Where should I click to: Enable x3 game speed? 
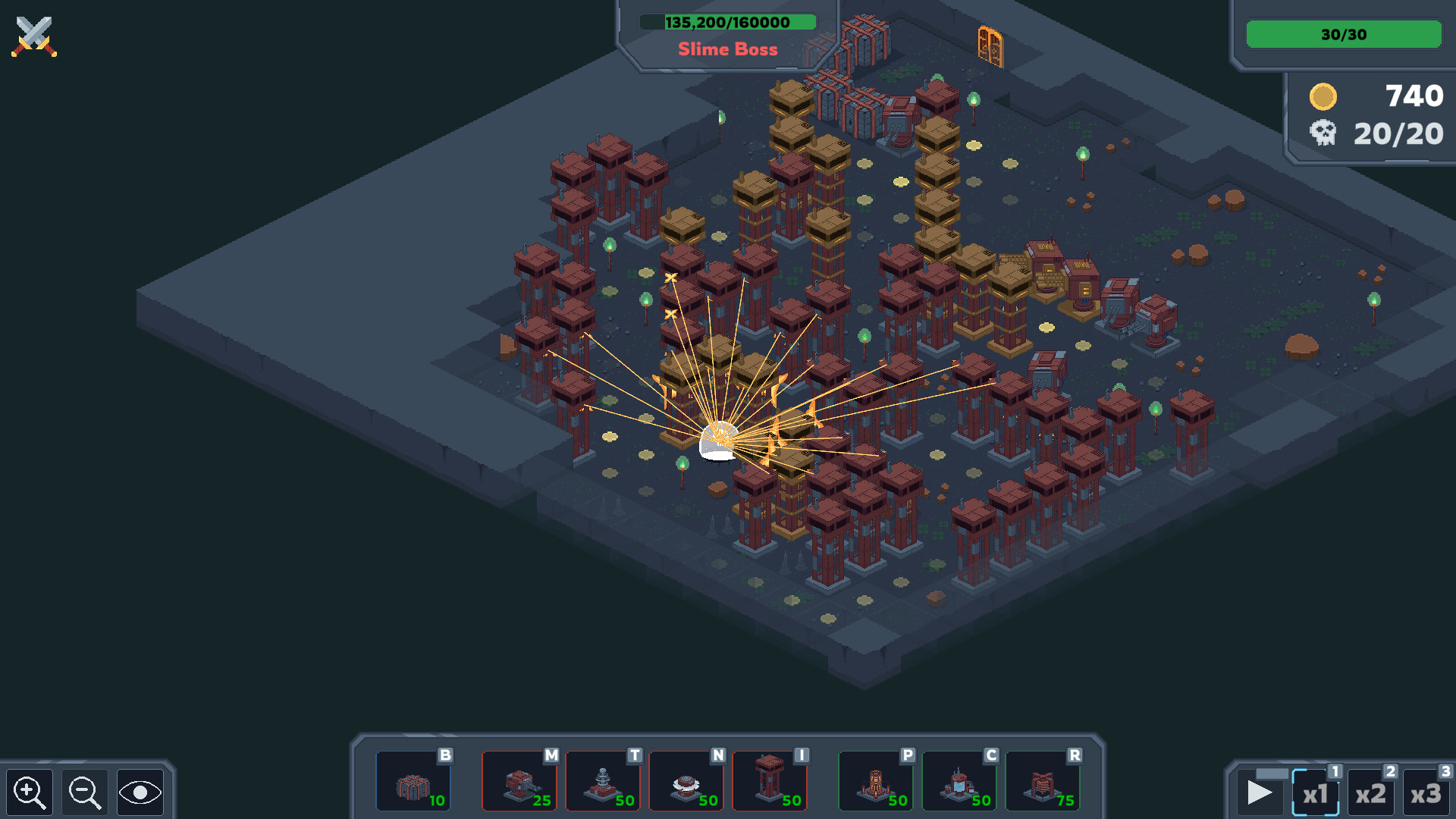click(x=1426, y=793)
